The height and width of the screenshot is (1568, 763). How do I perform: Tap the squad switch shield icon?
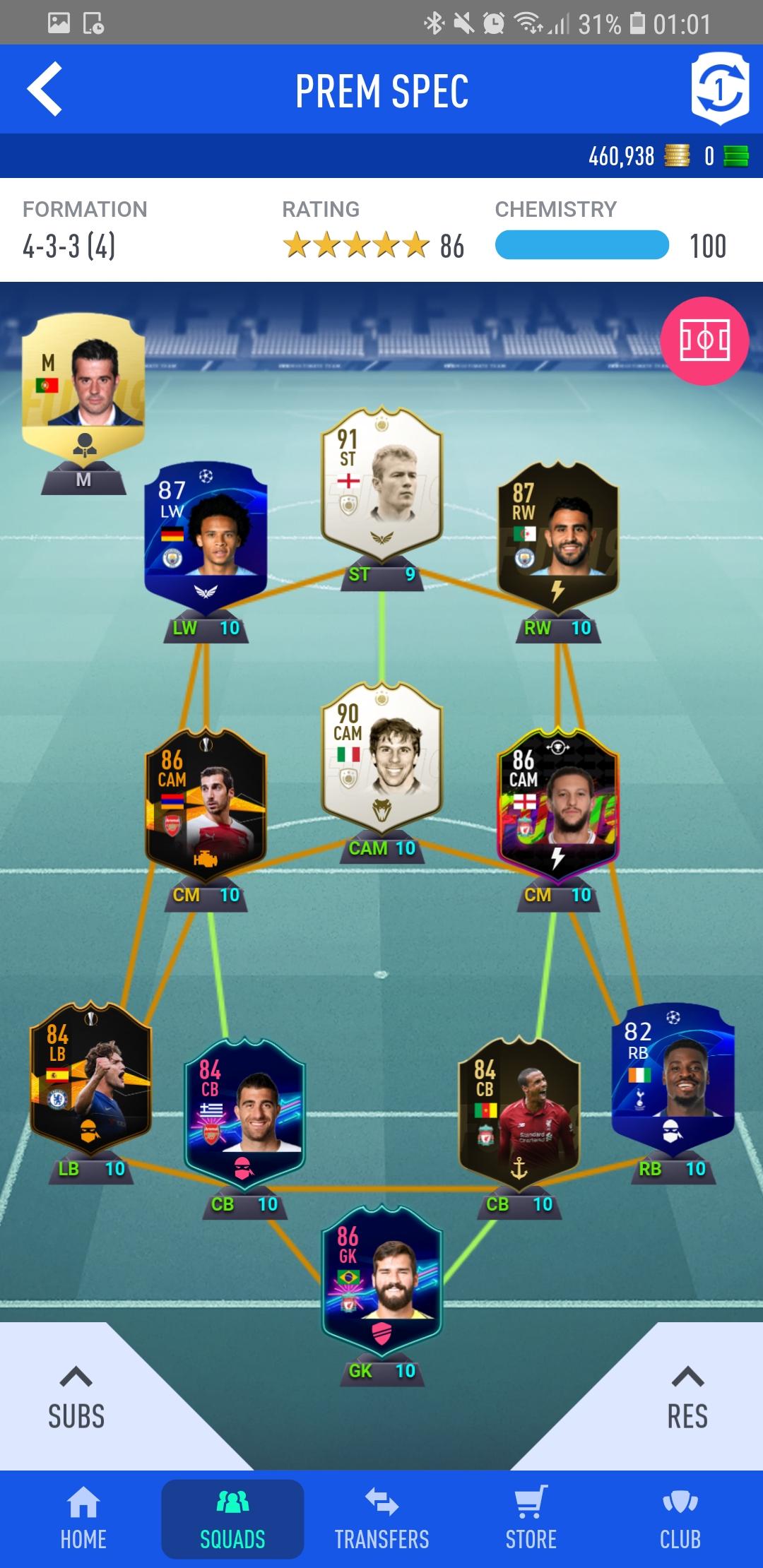coord(719,90)
